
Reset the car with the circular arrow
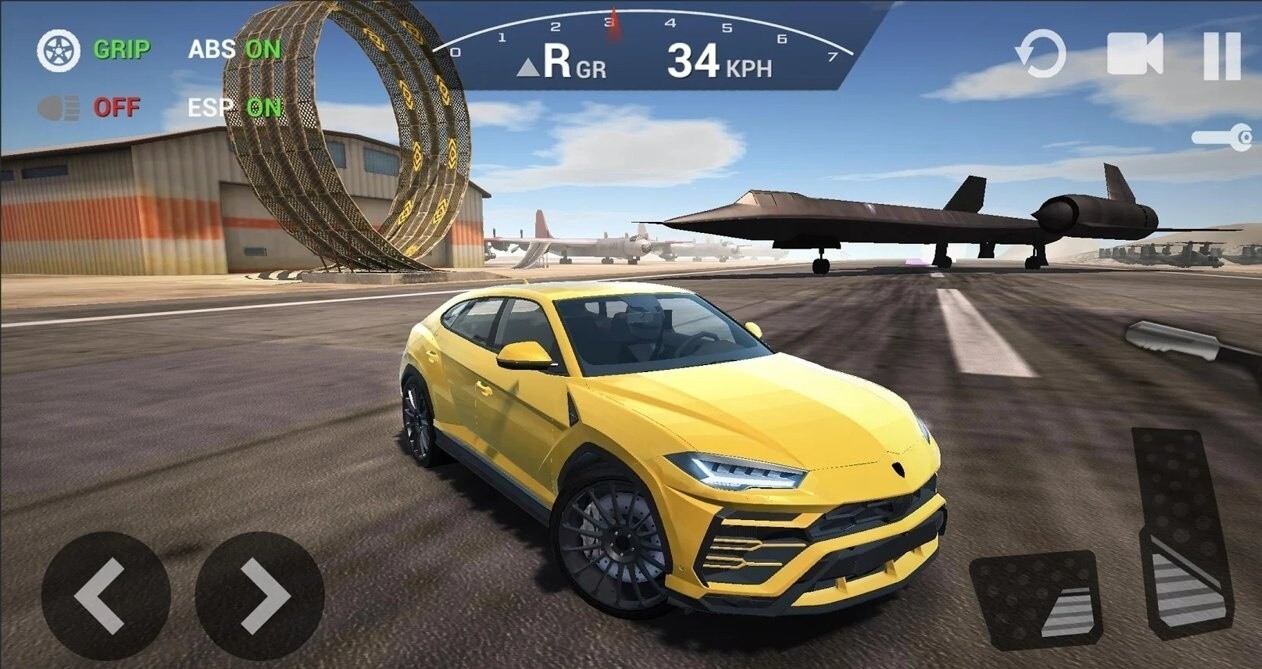1041,54
